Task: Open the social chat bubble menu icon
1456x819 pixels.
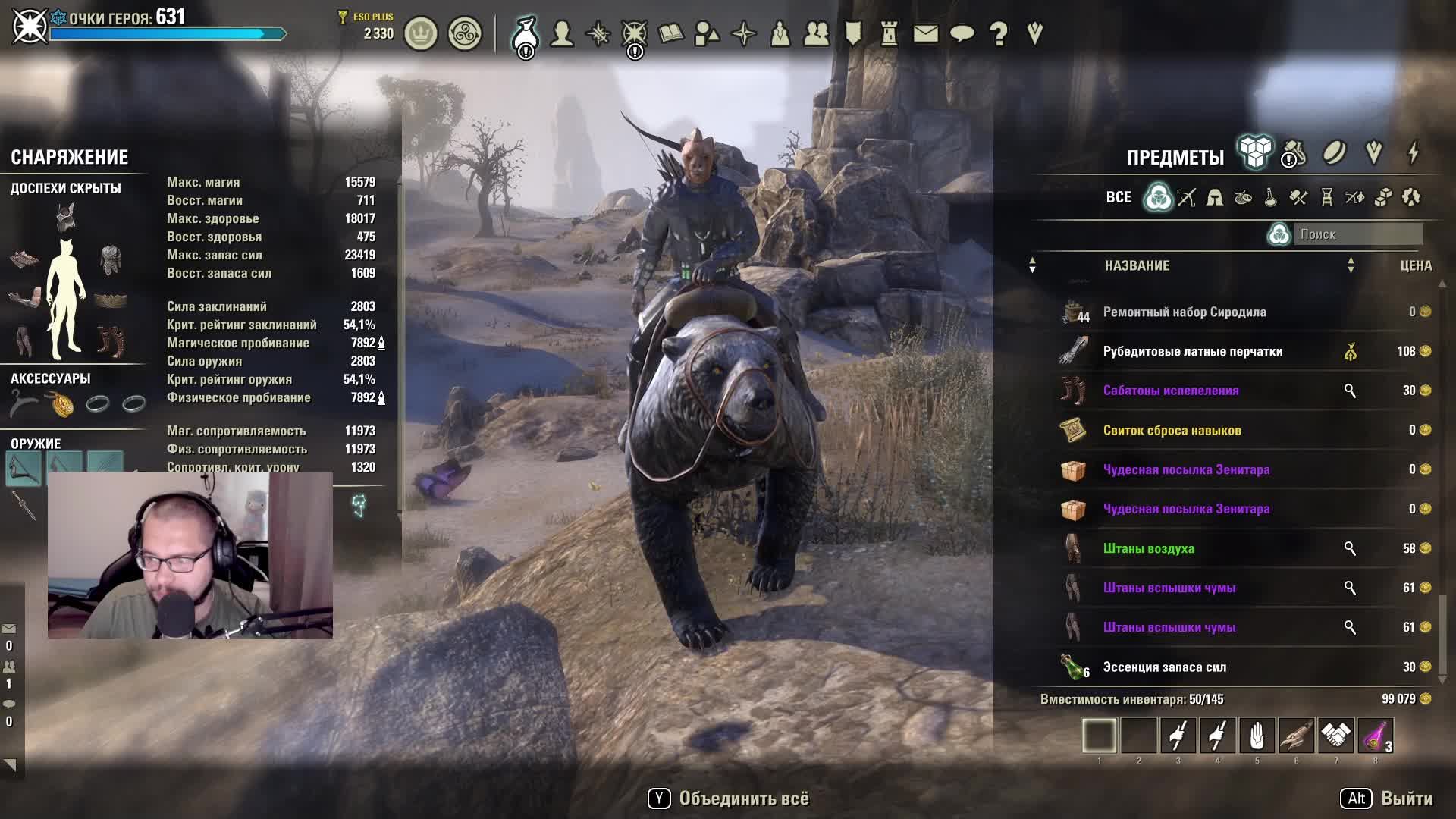Action: pos(962,33)
